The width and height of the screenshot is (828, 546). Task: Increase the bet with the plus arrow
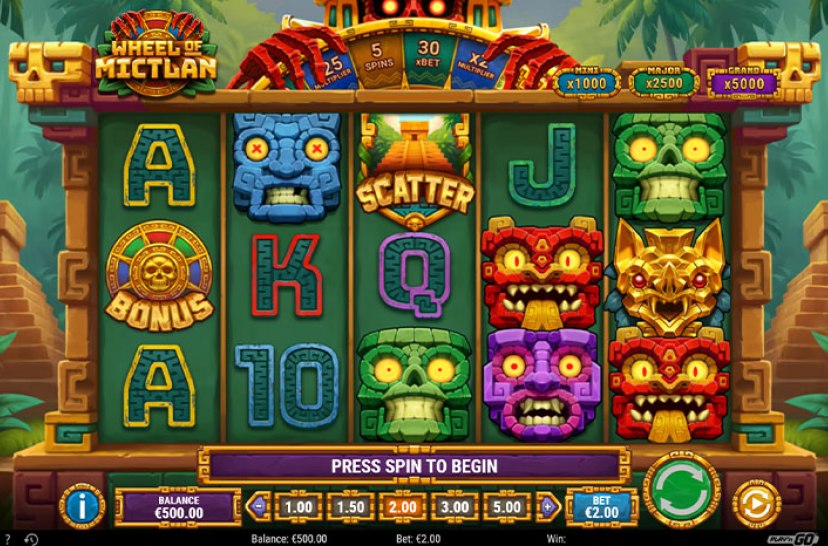coord(548,506)
